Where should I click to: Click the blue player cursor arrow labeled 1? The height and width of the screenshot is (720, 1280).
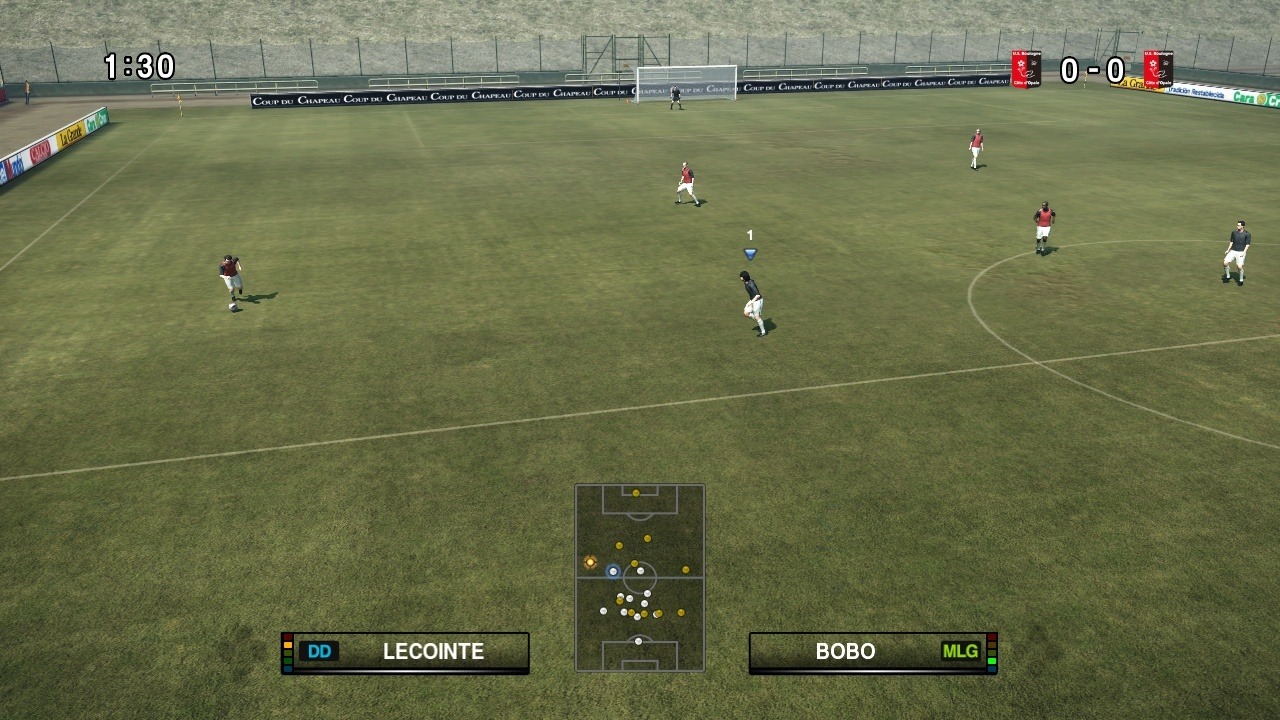[749, 253]
